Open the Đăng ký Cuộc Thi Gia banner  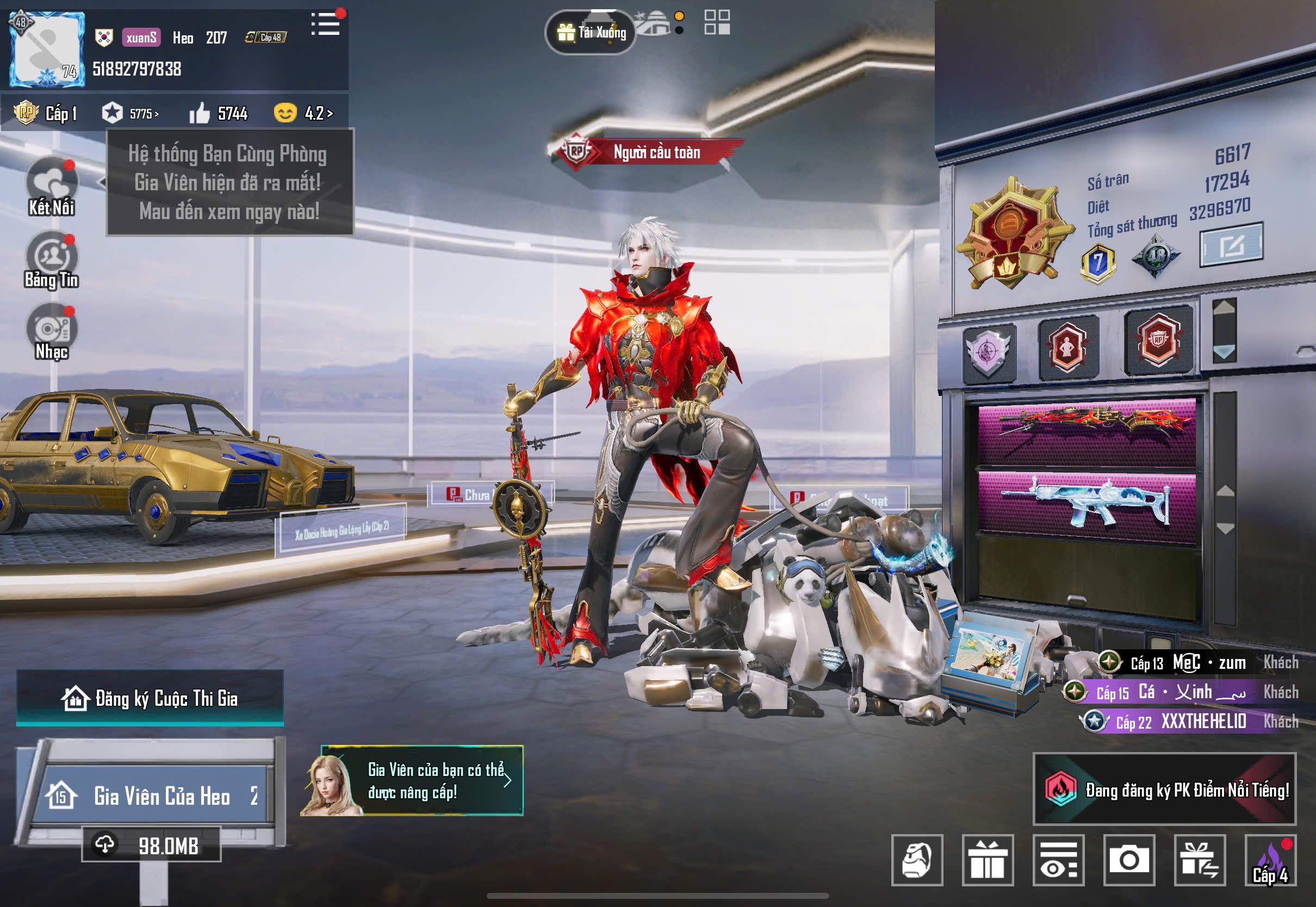(x=150, y=698)
